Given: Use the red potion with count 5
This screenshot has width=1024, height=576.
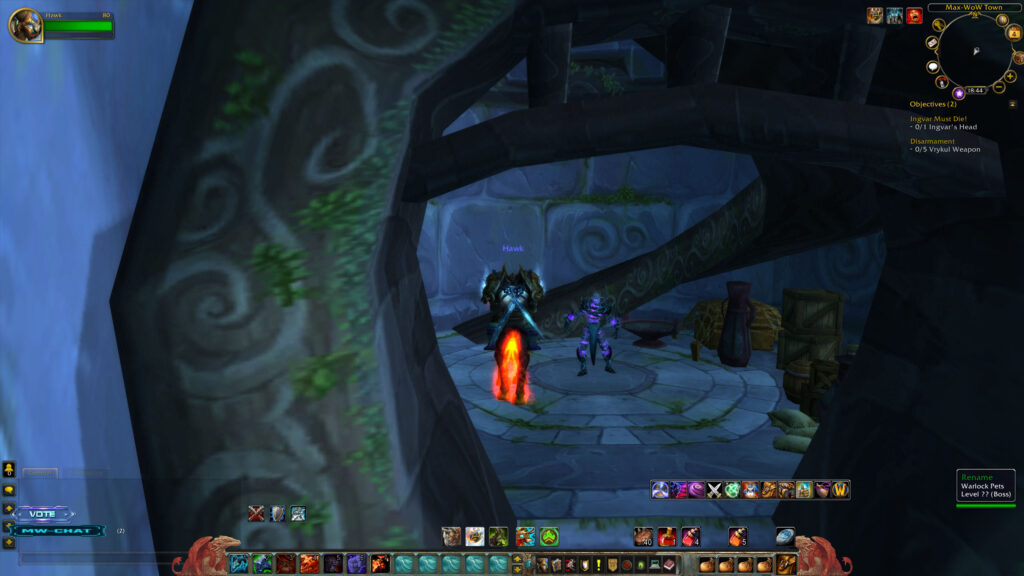Looking at the screenshot, I should click(x=738, y=537).
